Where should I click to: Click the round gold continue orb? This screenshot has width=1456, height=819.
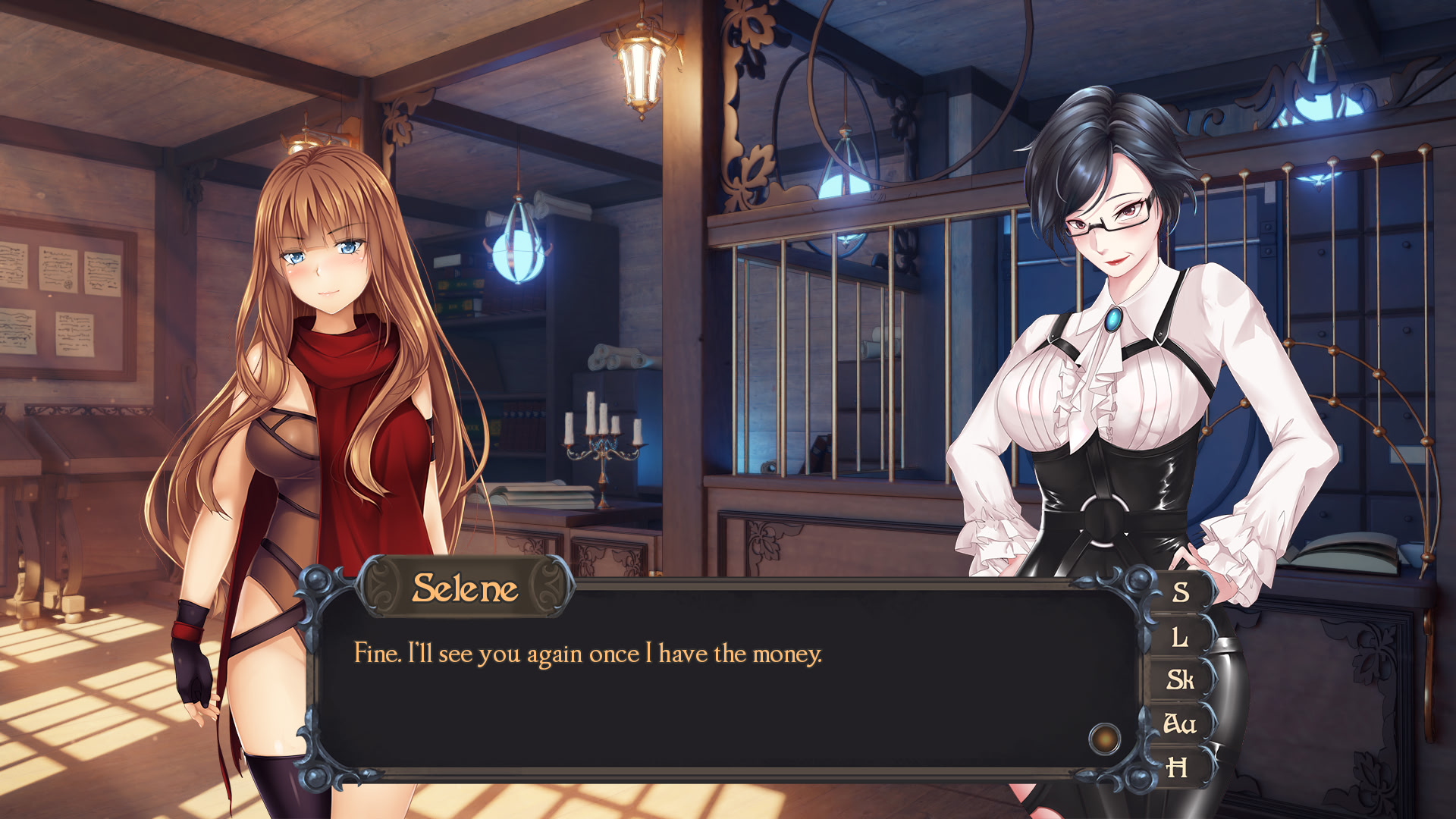coord(1104,739)
